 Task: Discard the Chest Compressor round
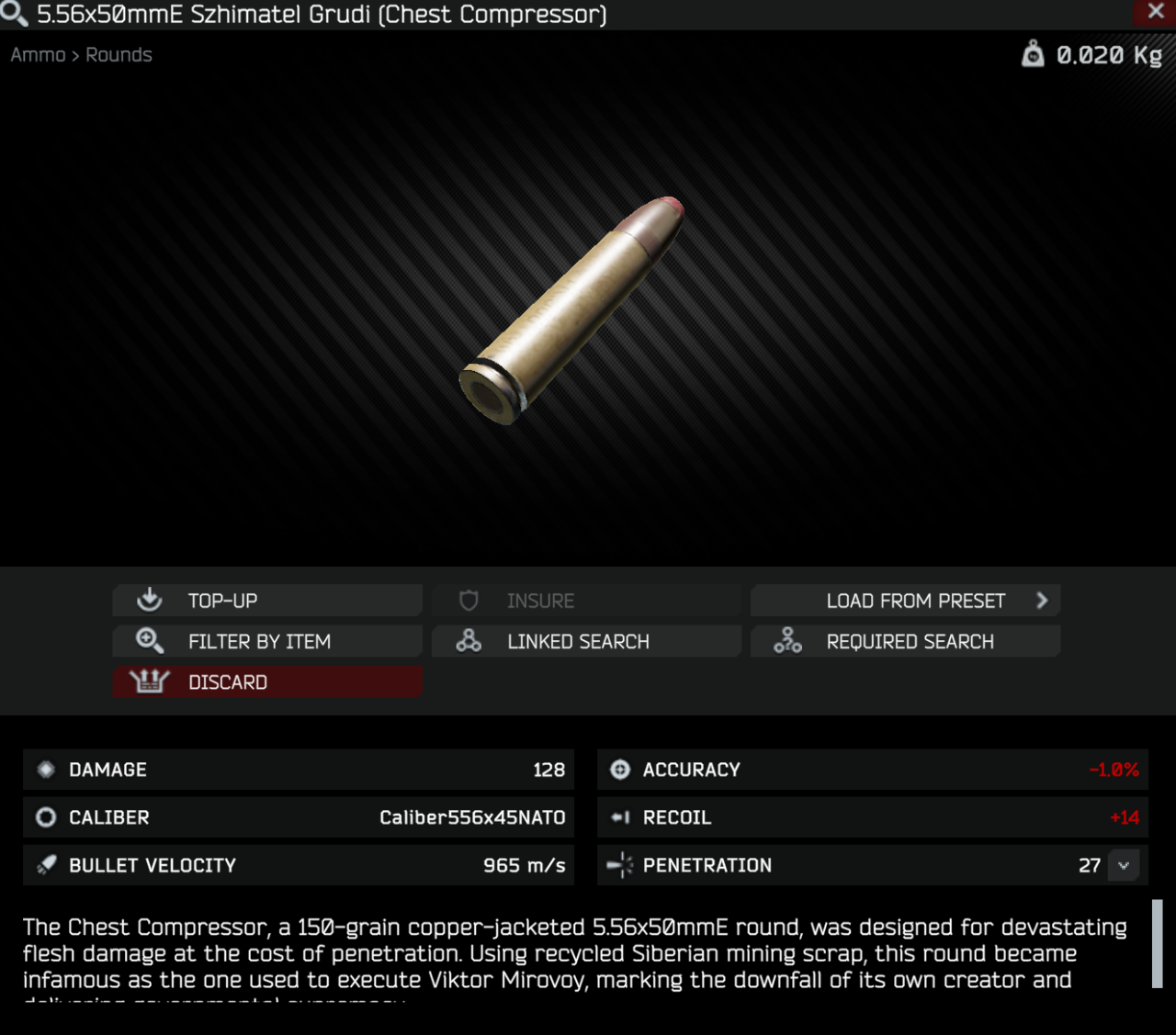pos(267,682)
